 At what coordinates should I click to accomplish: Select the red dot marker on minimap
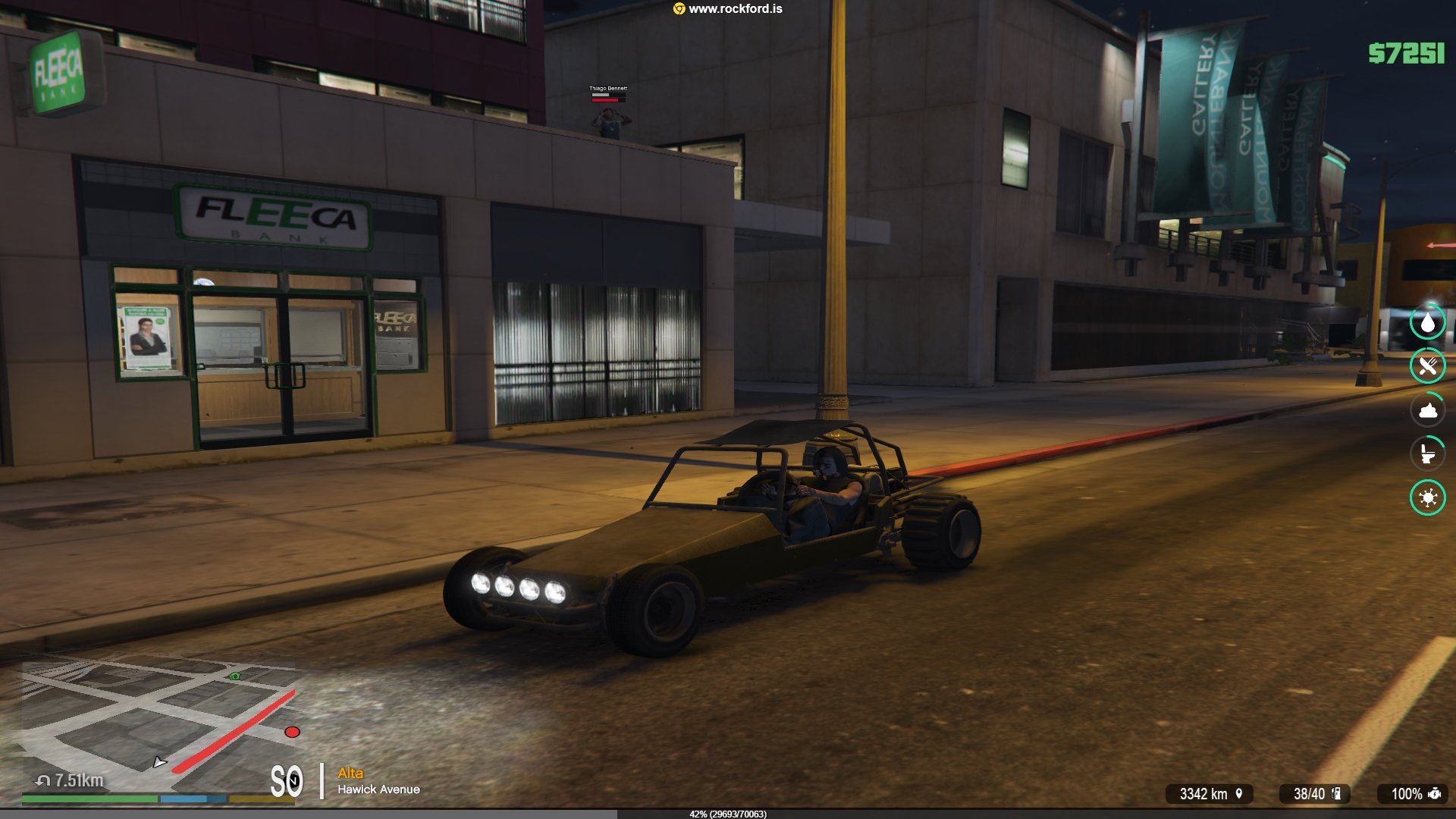(292, 732)
